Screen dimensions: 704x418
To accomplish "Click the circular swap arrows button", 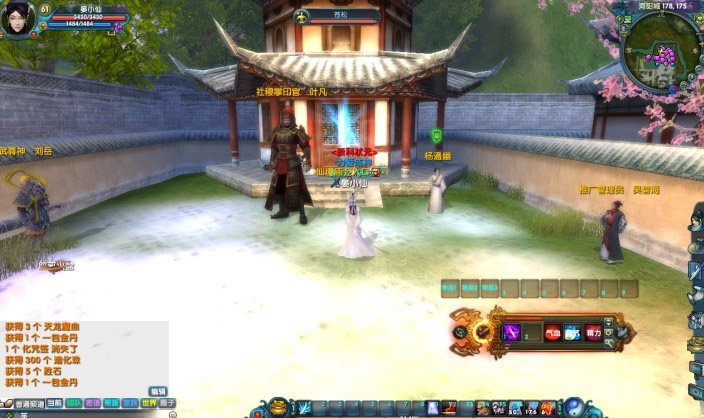I will pyautogui.click(x=460, y=332).
